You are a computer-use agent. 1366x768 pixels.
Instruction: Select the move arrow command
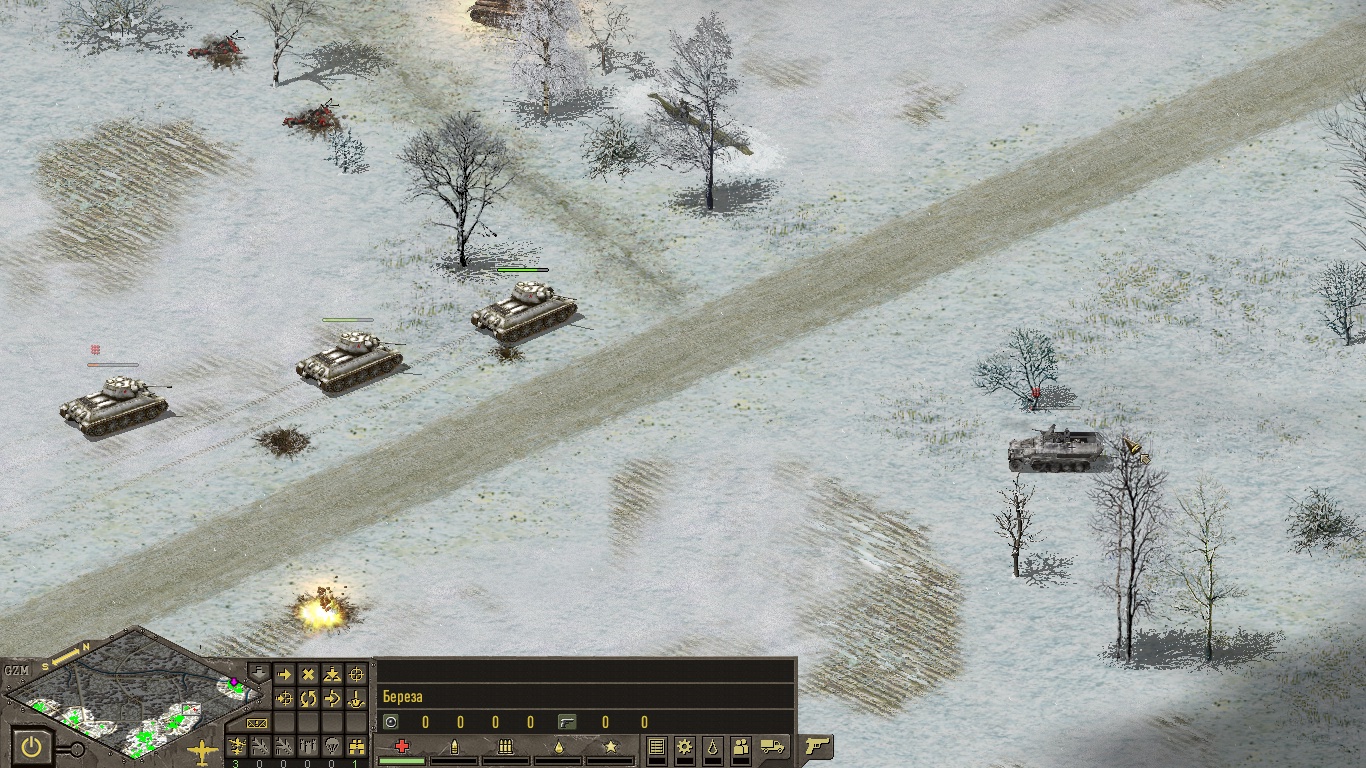(284, 675)
